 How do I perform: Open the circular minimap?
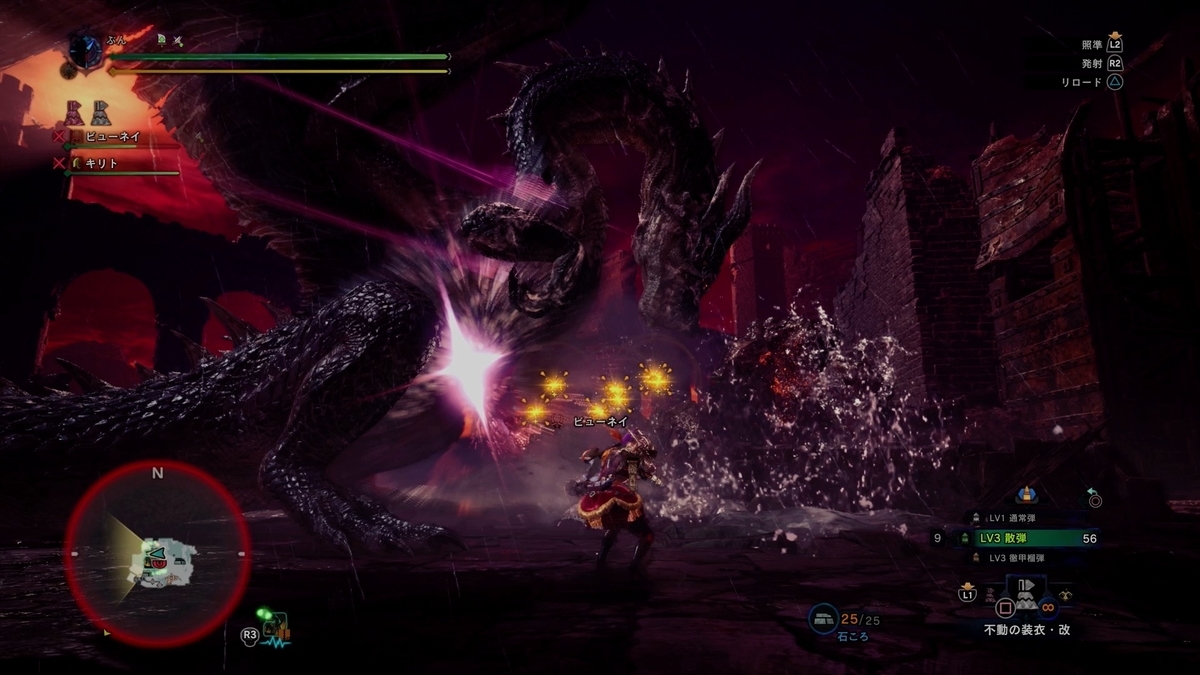pos(157,553)
